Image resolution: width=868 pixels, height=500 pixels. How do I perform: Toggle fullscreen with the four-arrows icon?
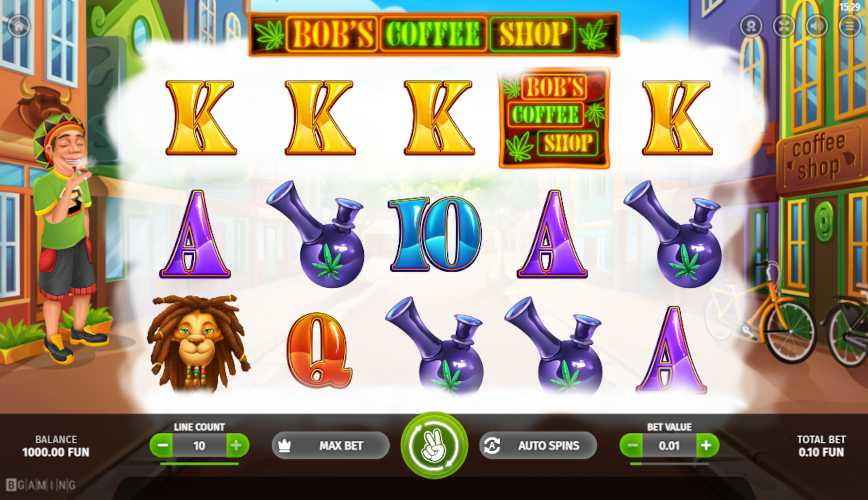[x=785, y=26]
